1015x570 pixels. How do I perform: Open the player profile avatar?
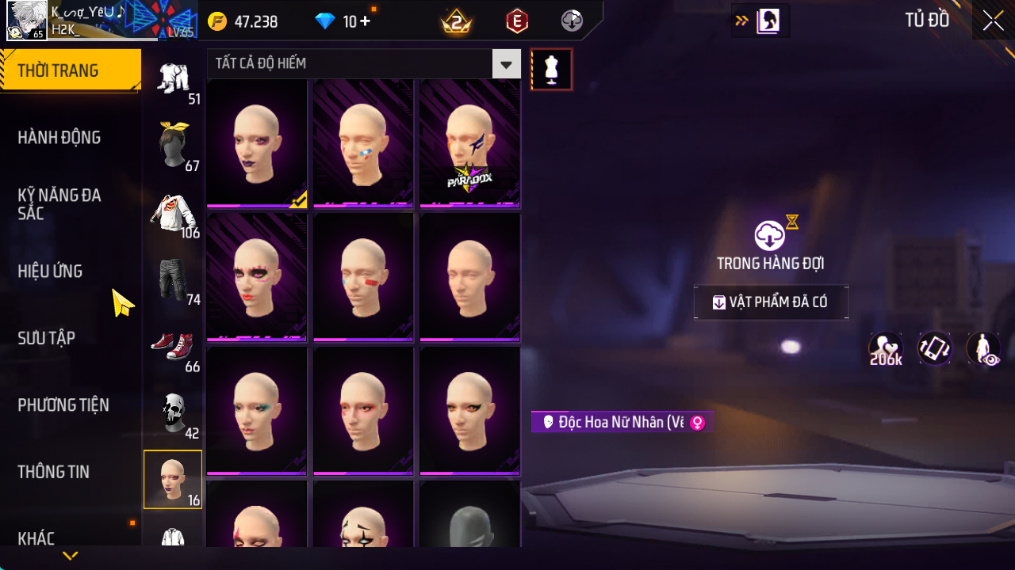25,20
